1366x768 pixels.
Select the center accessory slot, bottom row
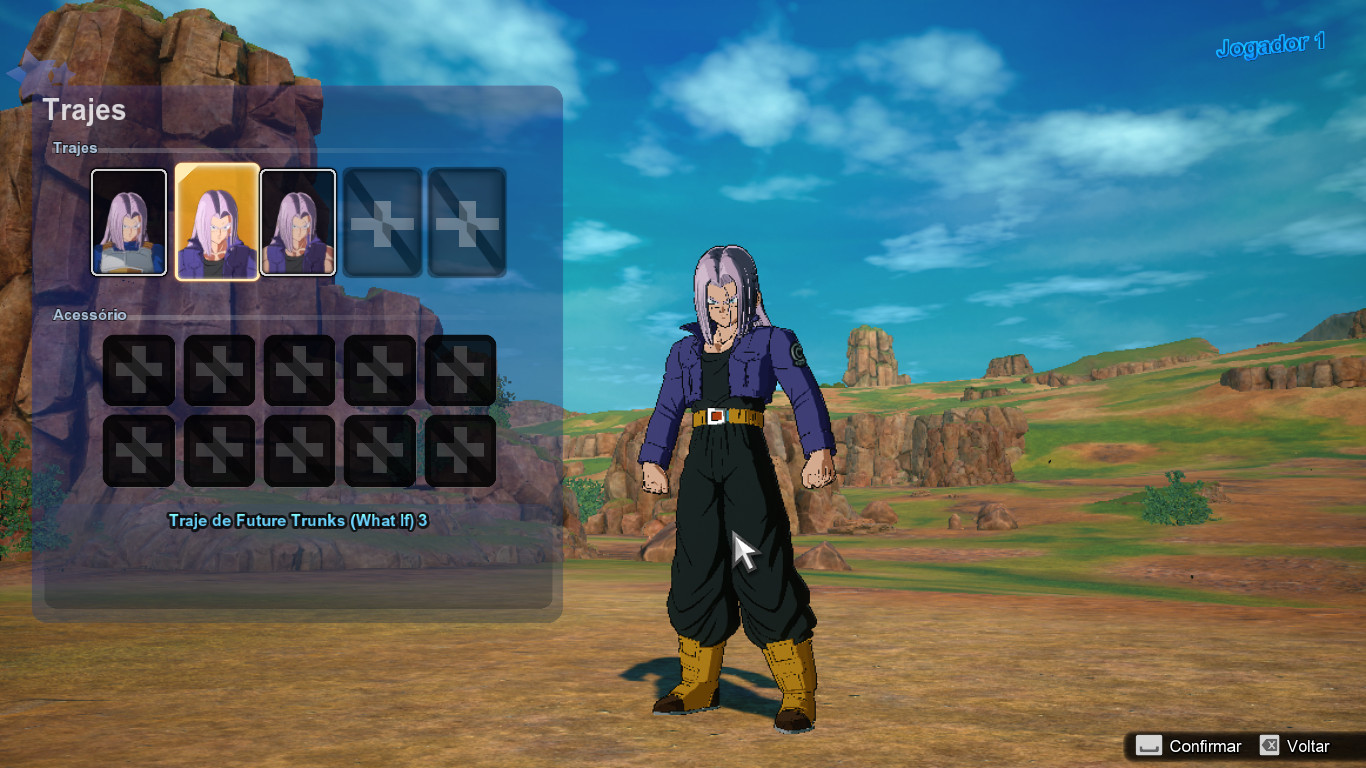[298, 450]
